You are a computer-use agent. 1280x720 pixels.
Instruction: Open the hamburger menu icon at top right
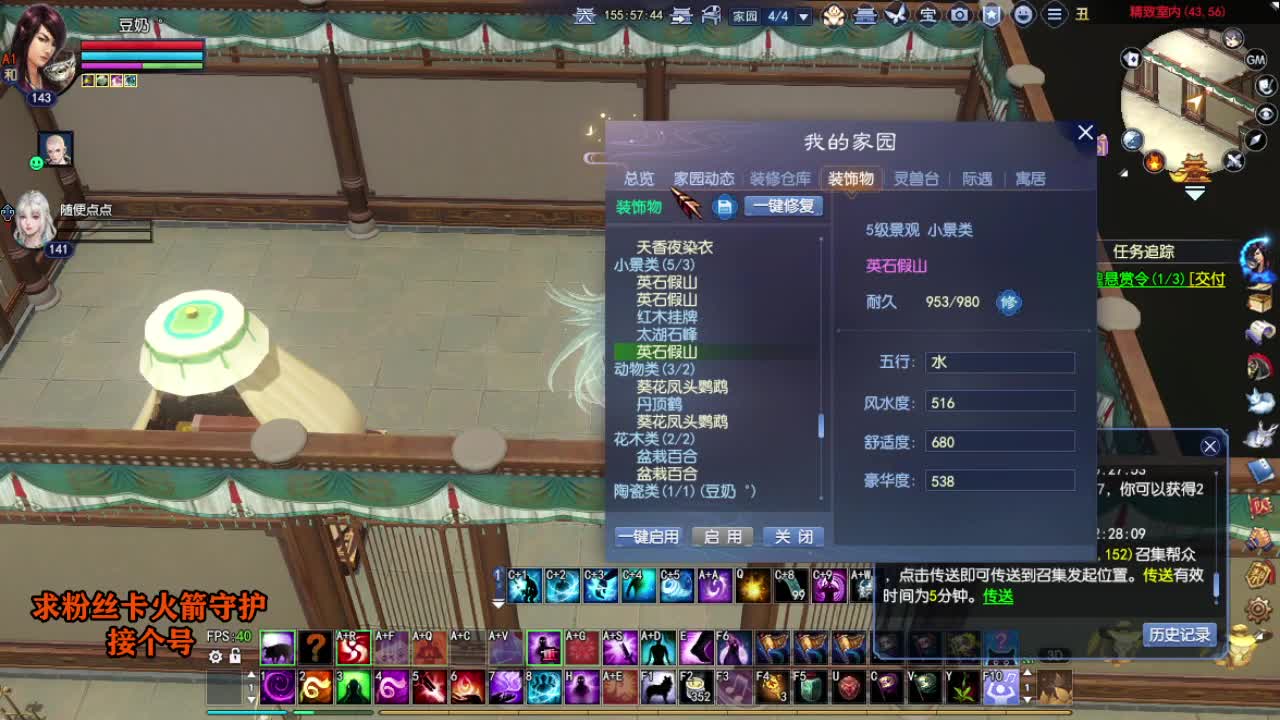tap(1052, 14)
